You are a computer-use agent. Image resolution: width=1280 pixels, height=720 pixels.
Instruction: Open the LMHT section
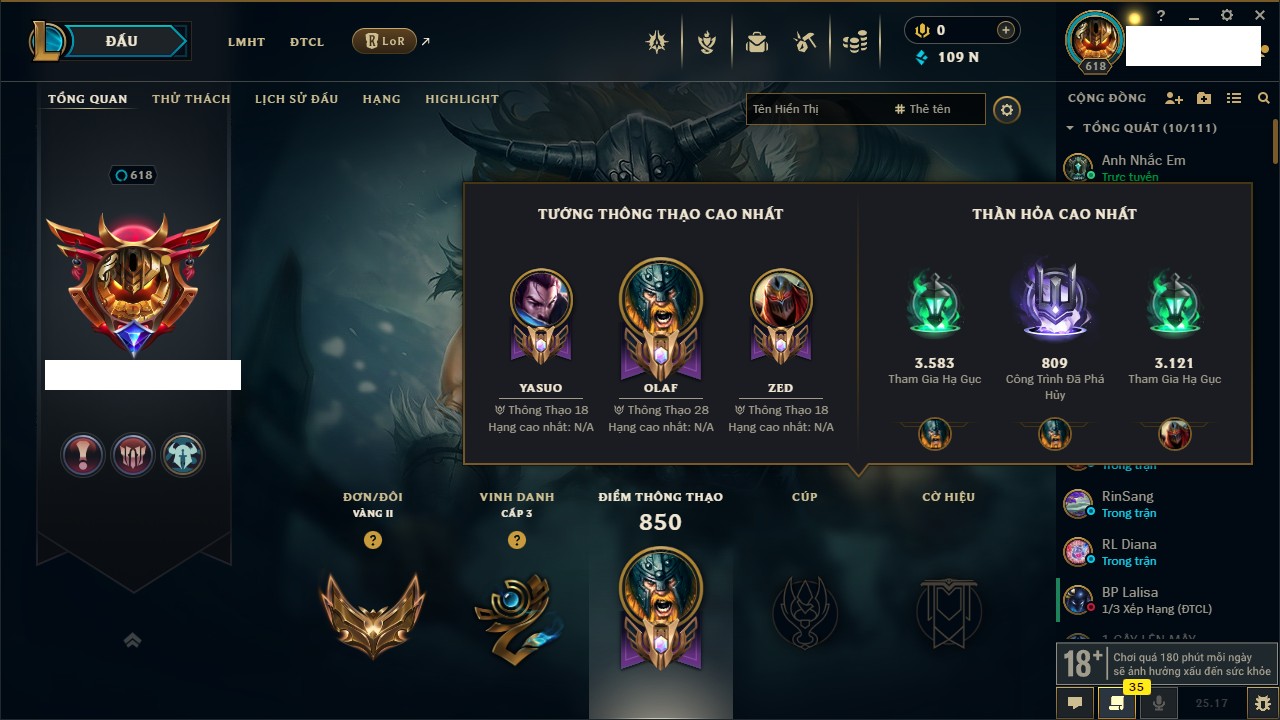(246, 42)
